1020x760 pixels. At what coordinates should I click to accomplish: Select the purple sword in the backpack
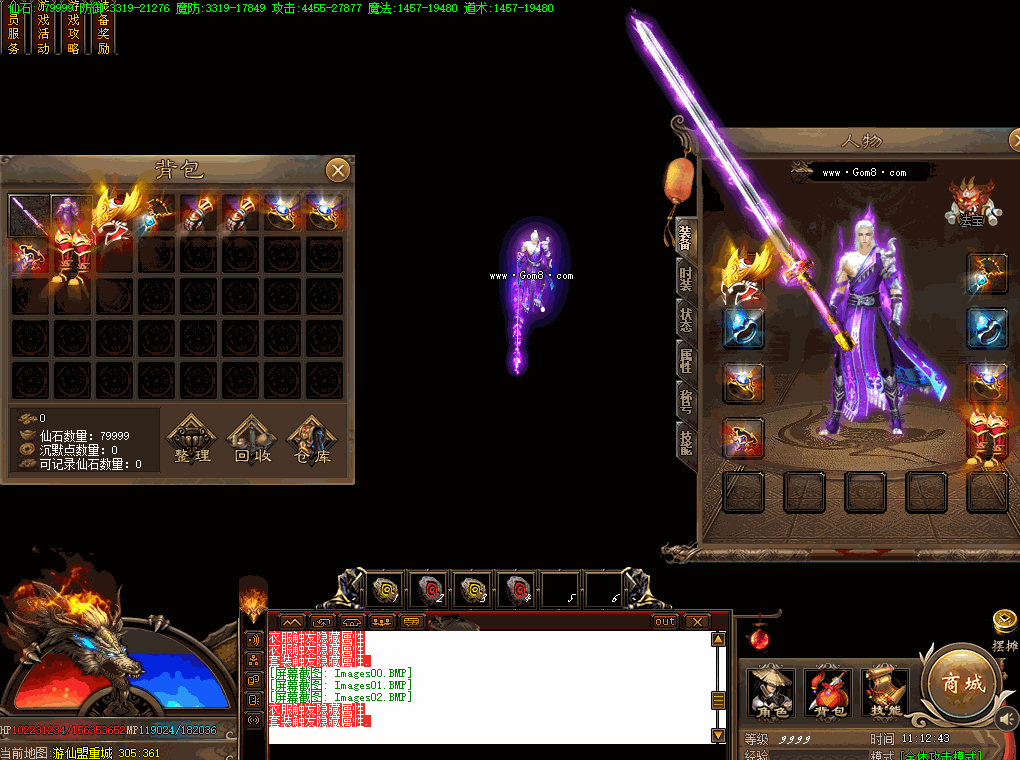(29, 214)
